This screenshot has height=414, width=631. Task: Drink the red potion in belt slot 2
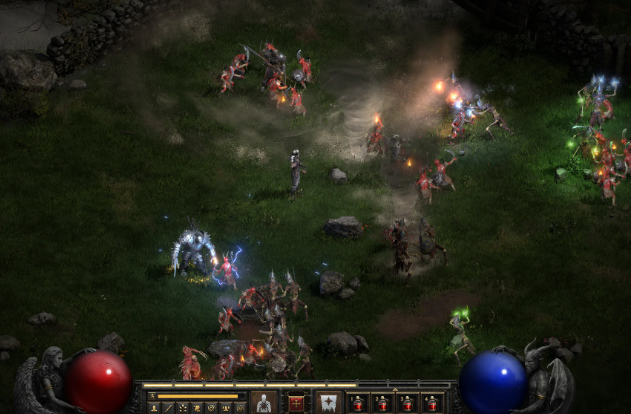click(382, 403)
